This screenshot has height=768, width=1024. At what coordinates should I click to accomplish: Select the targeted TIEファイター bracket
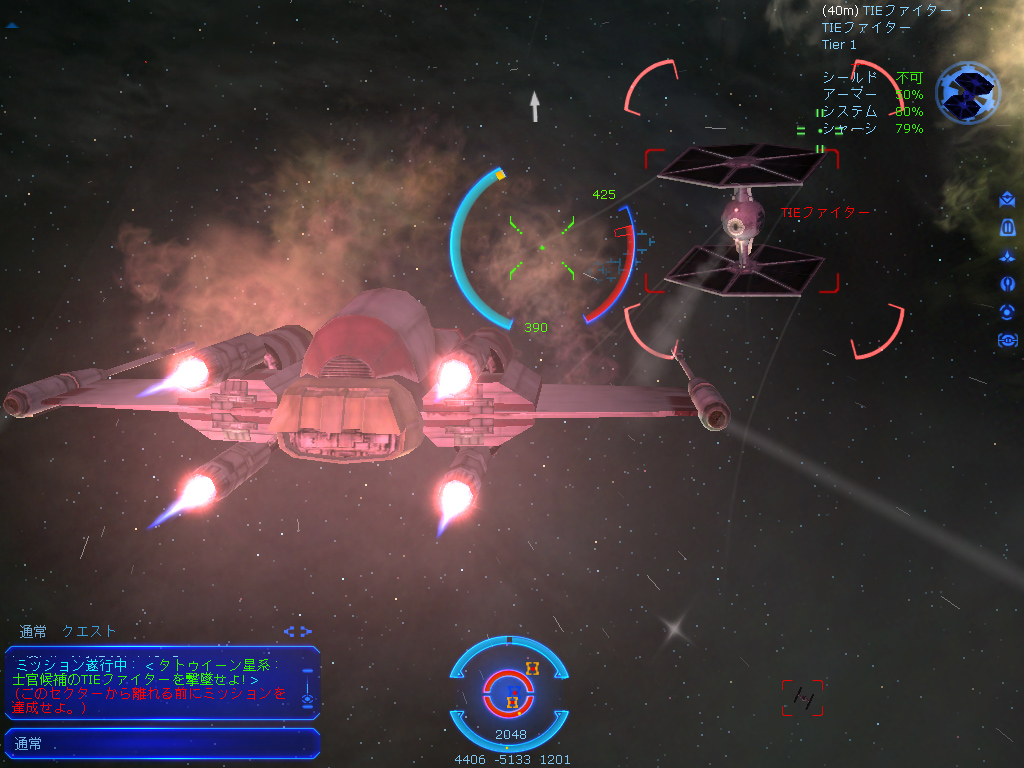click(741, 221)
